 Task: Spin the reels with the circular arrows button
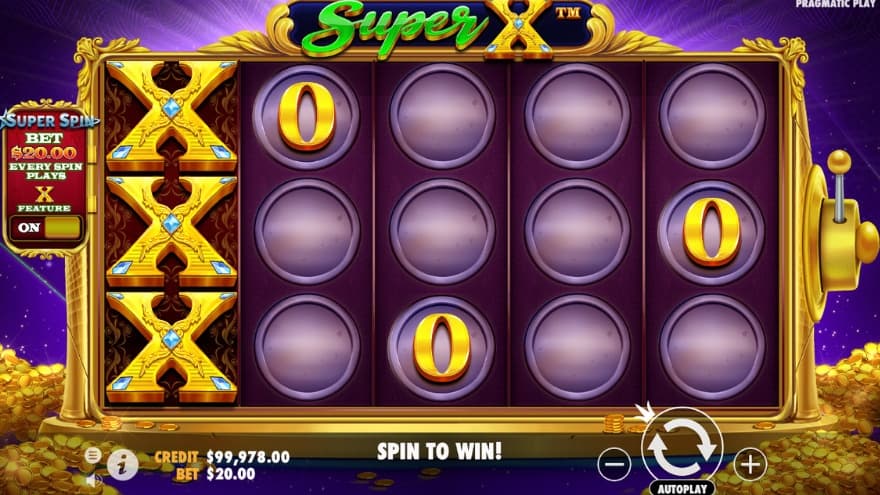[682, 446]
